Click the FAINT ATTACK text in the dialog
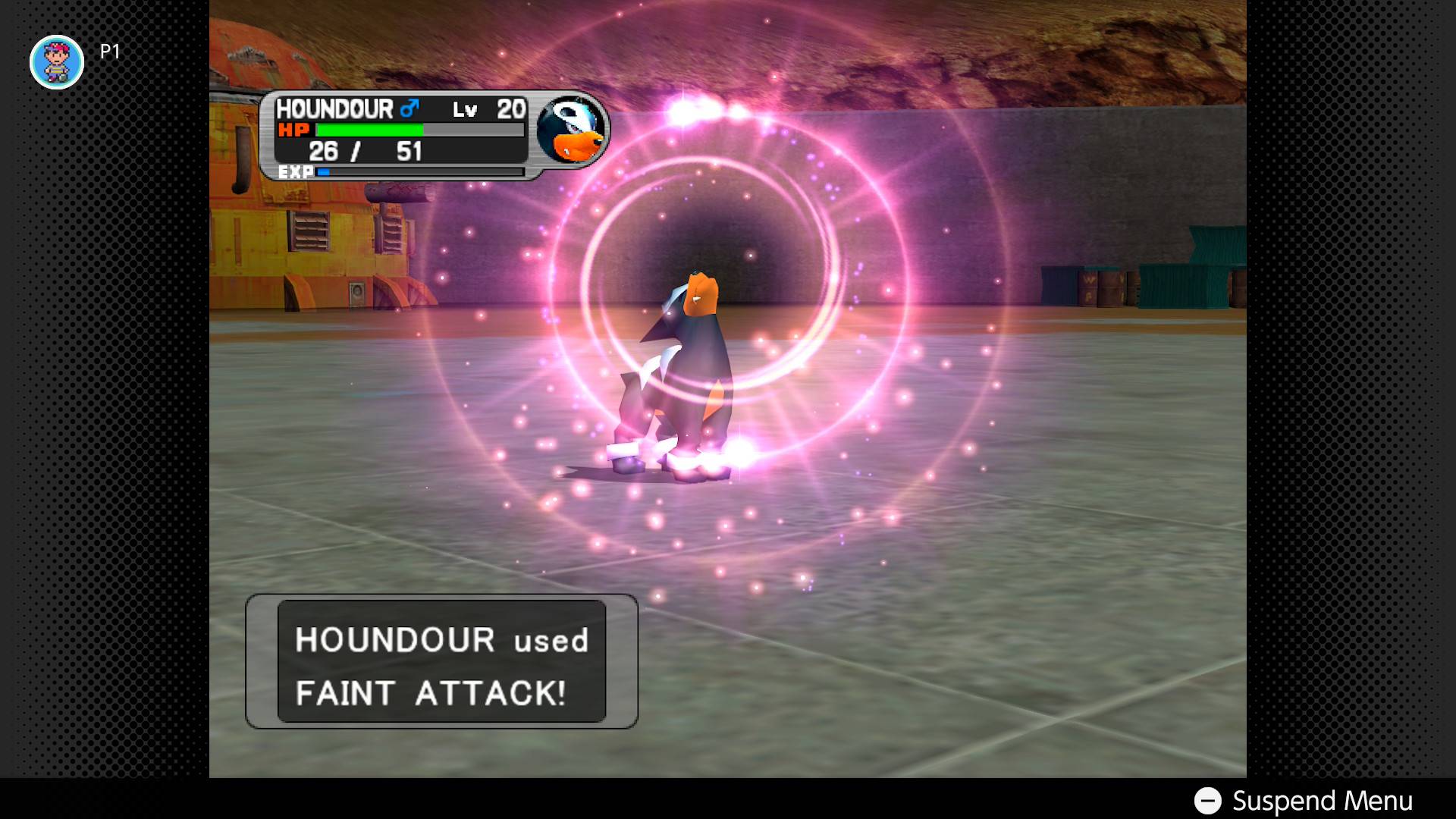 (x=429, y=692)
